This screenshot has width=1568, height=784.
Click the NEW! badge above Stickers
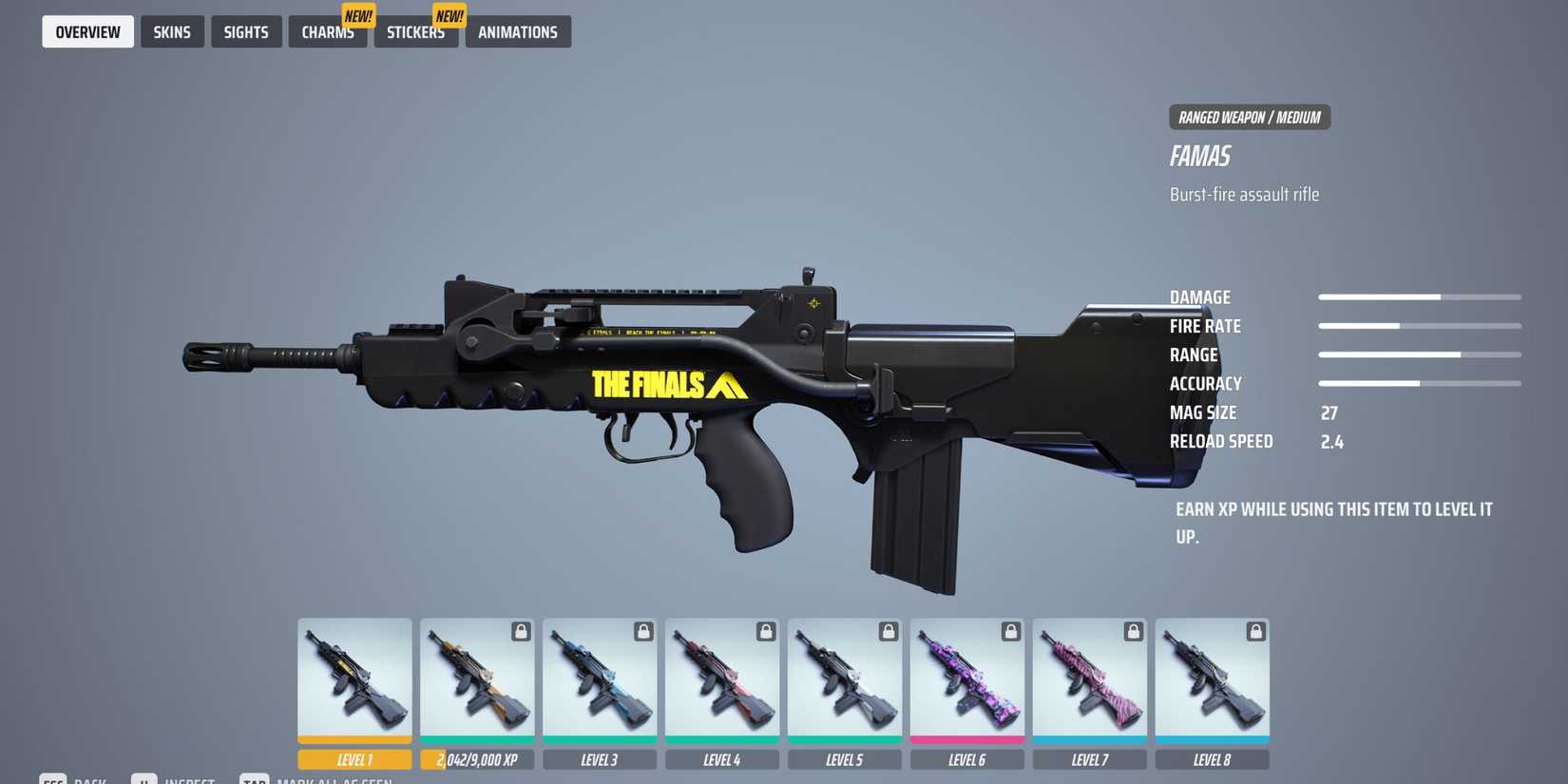(448, 15)
